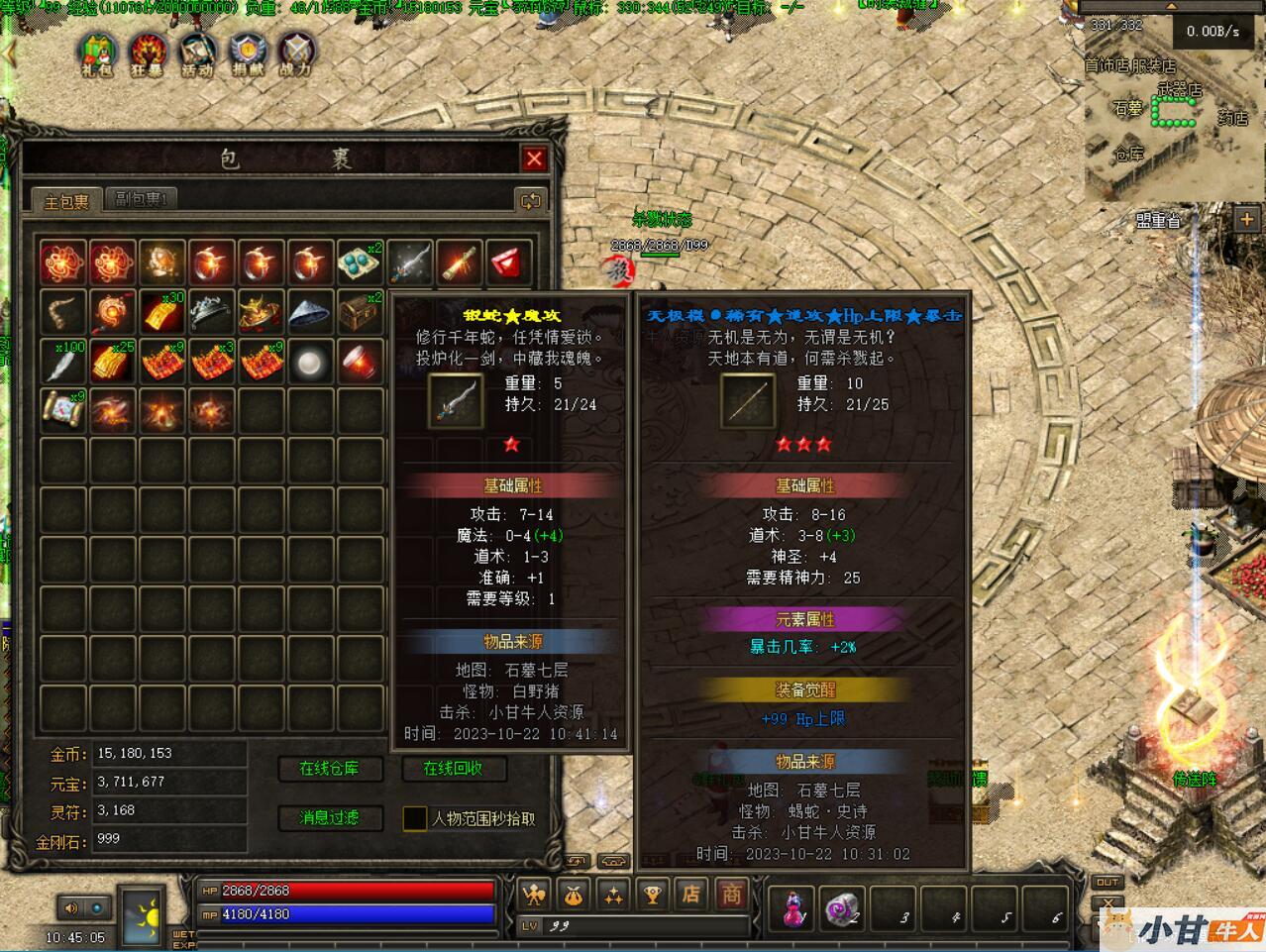Open the 活动 events icon
Viewport: 1266px width, 952px height.
tap(197, 53)
